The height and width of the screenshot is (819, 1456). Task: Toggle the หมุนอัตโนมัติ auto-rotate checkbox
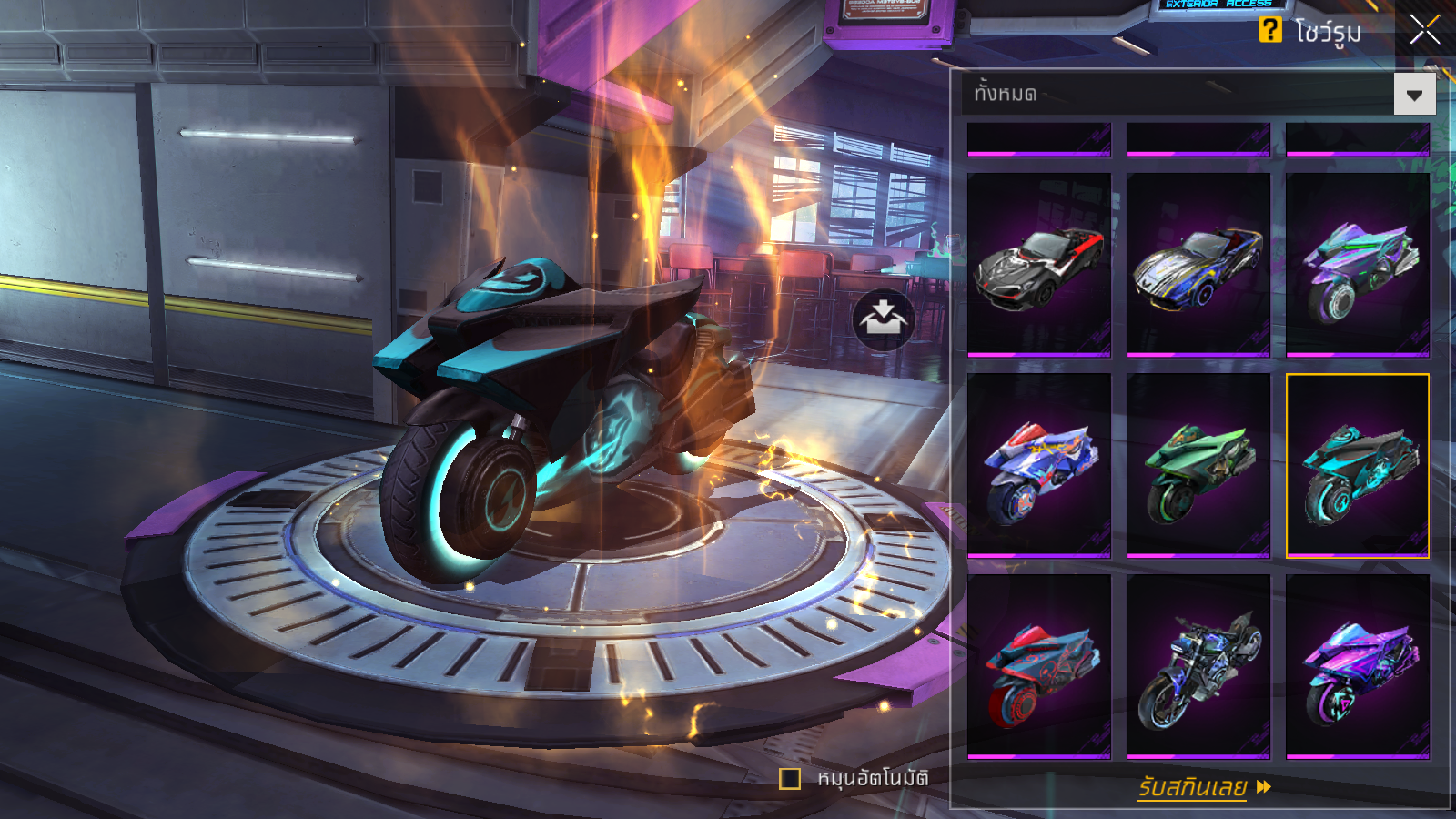tap(790, 779)
